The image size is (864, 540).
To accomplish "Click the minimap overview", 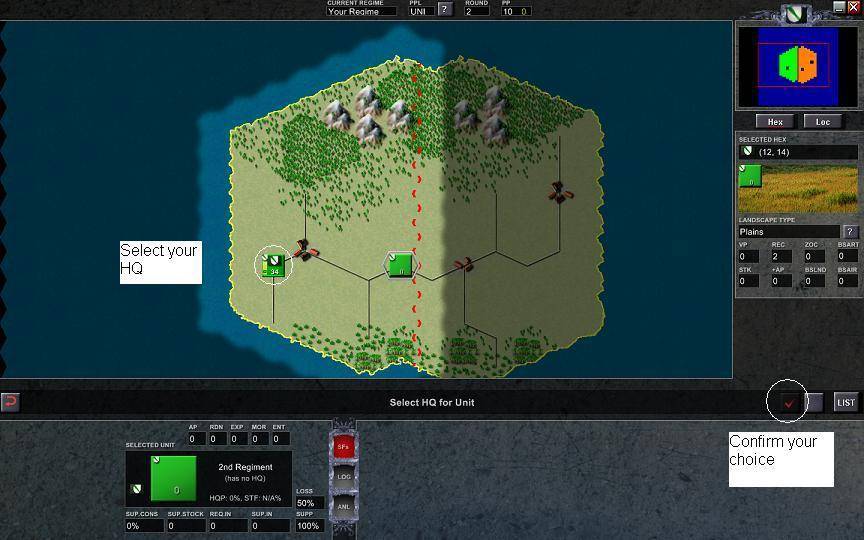I will point(797,66).
